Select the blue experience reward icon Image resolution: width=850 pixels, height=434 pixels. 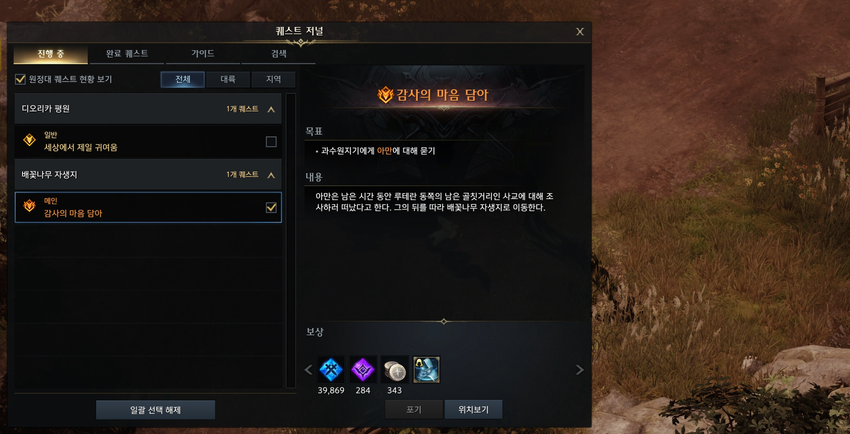coord(330,369)
